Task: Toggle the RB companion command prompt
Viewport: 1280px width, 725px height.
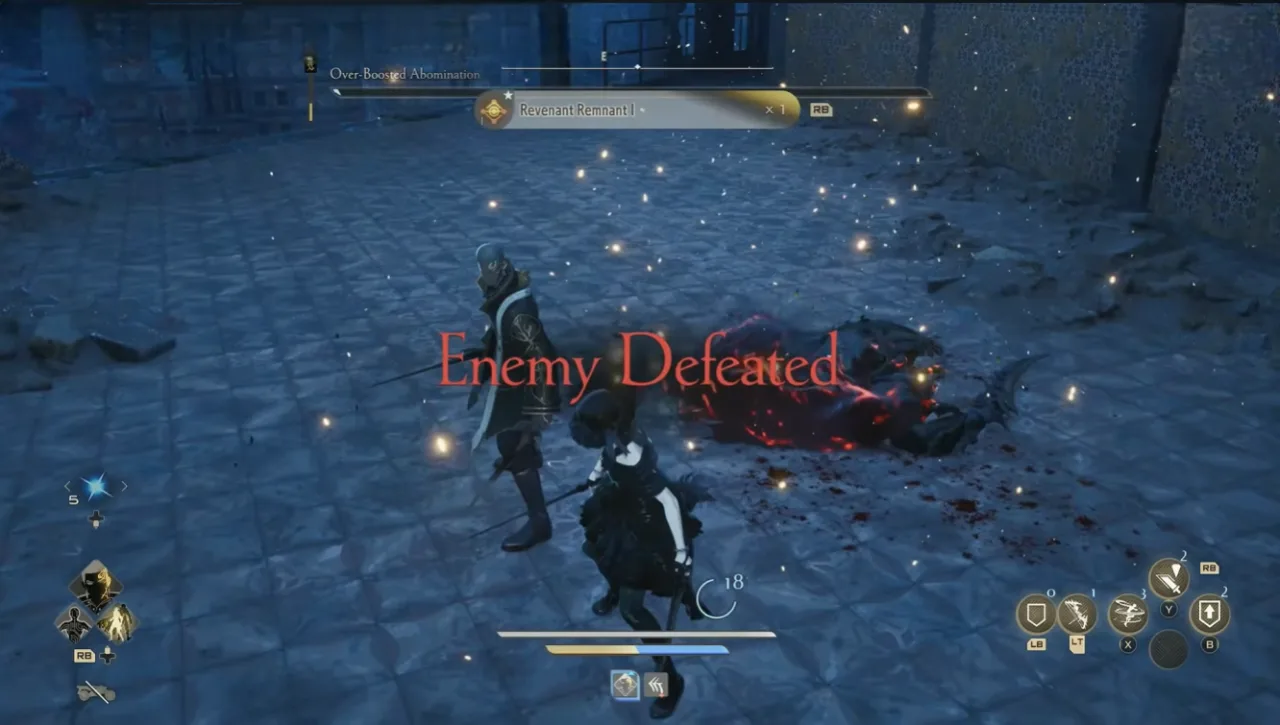Action: [x=84, y=655]
